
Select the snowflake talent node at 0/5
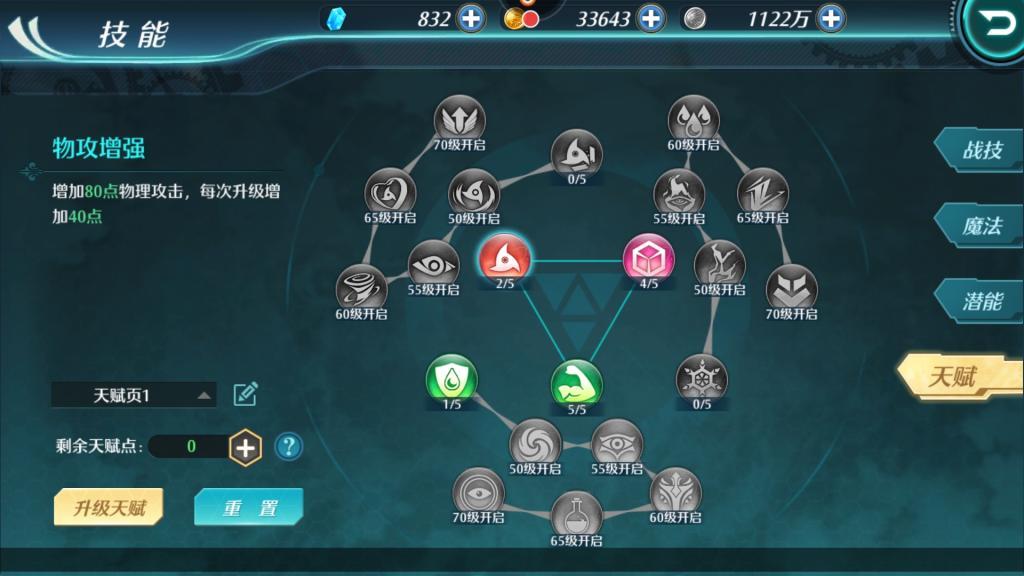[701, 379]
